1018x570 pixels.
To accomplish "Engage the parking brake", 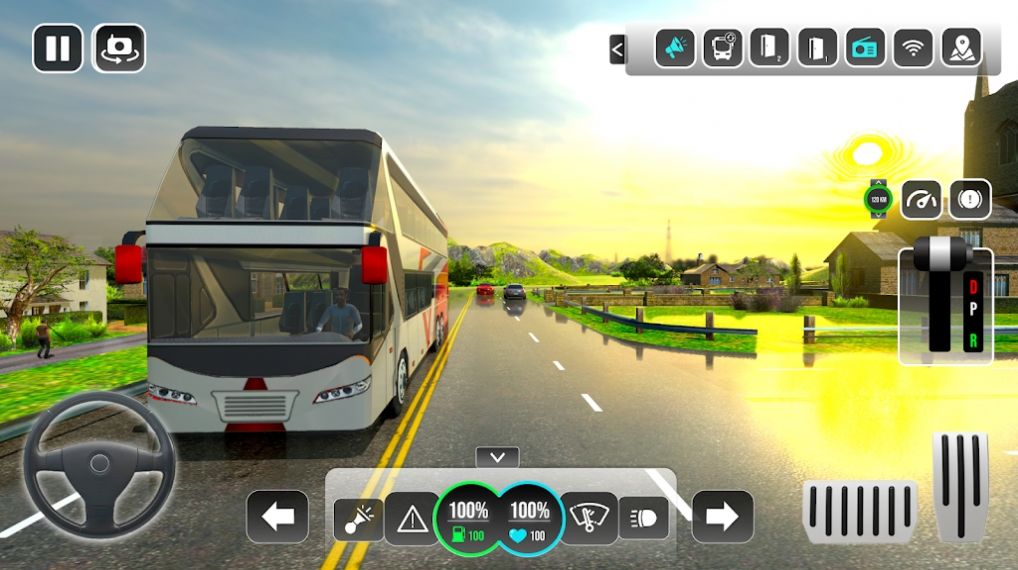I will 969,200.
